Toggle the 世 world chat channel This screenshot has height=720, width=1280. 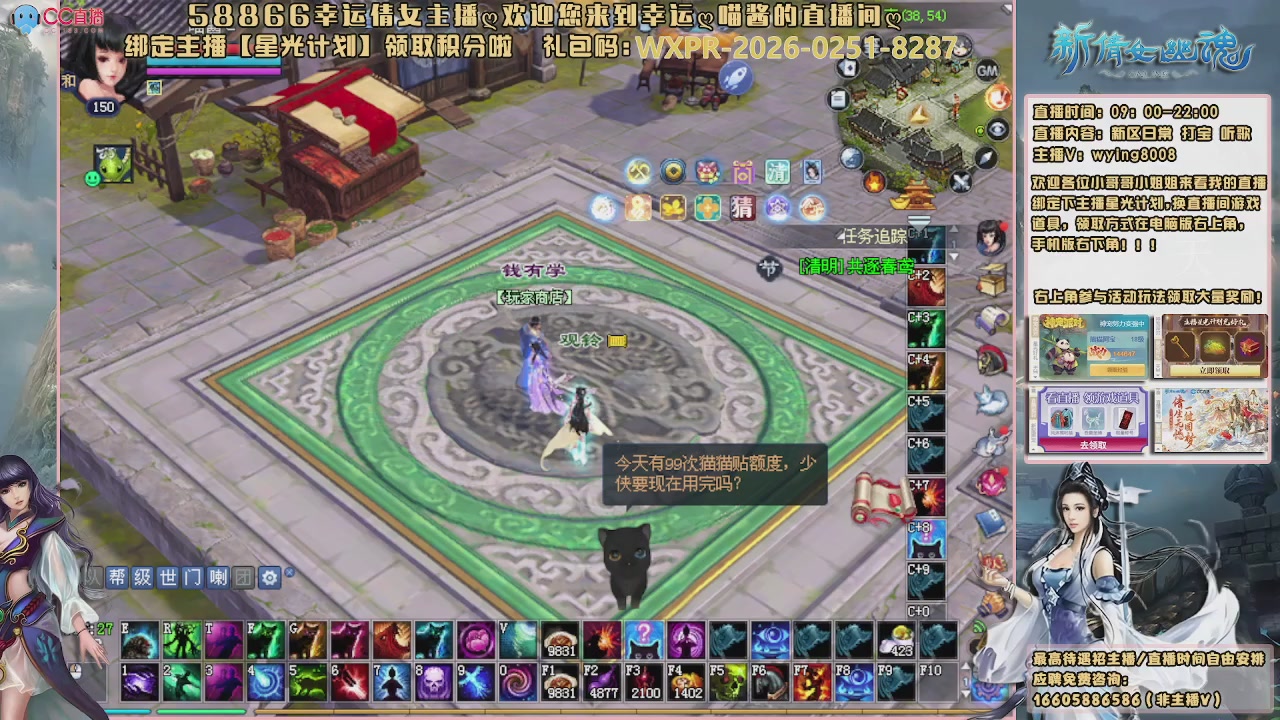167,578
